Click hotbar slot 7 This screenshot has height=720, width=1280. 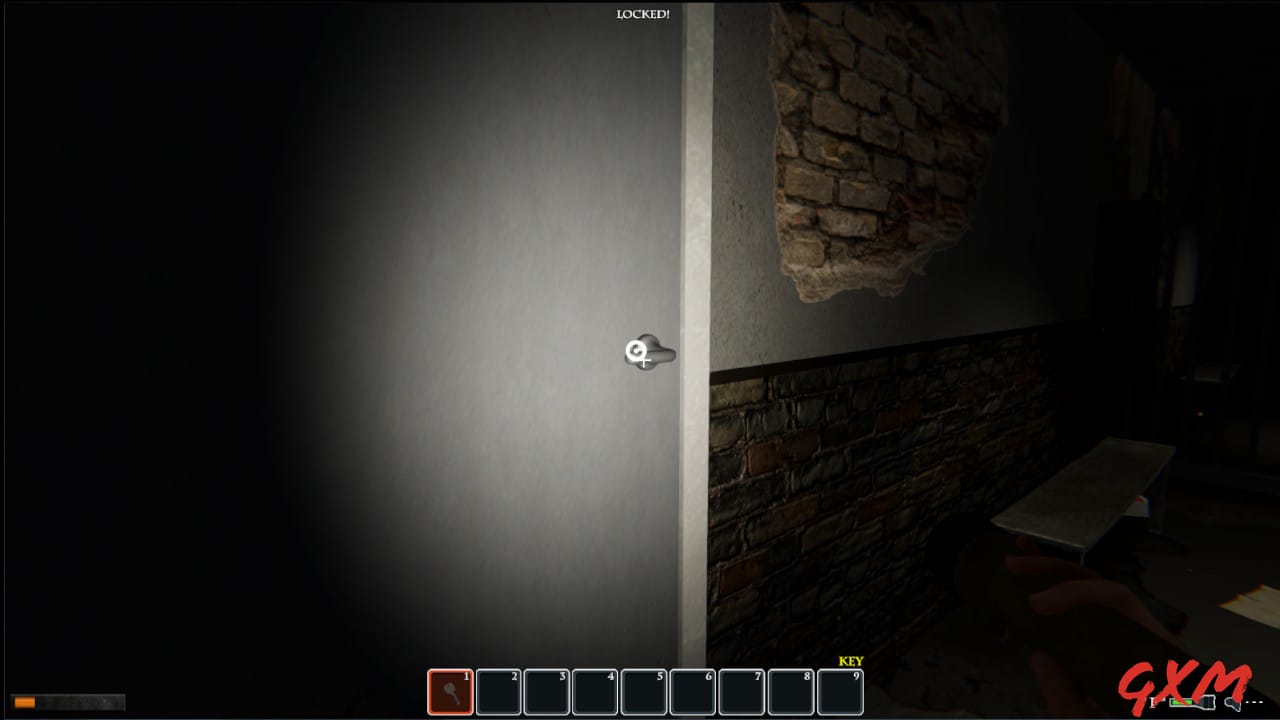click(742, 690)
